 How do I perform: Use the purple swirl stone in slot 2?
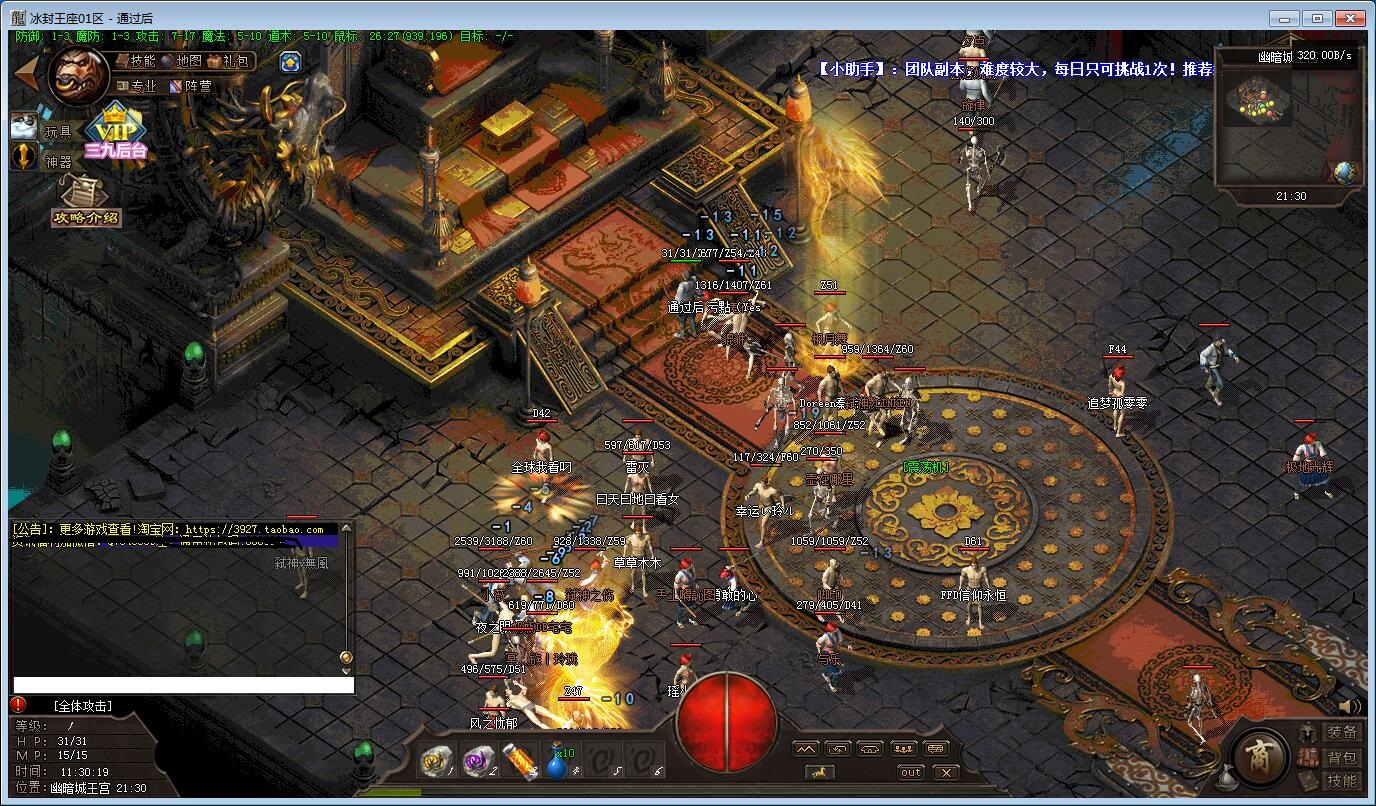[477, 761]
